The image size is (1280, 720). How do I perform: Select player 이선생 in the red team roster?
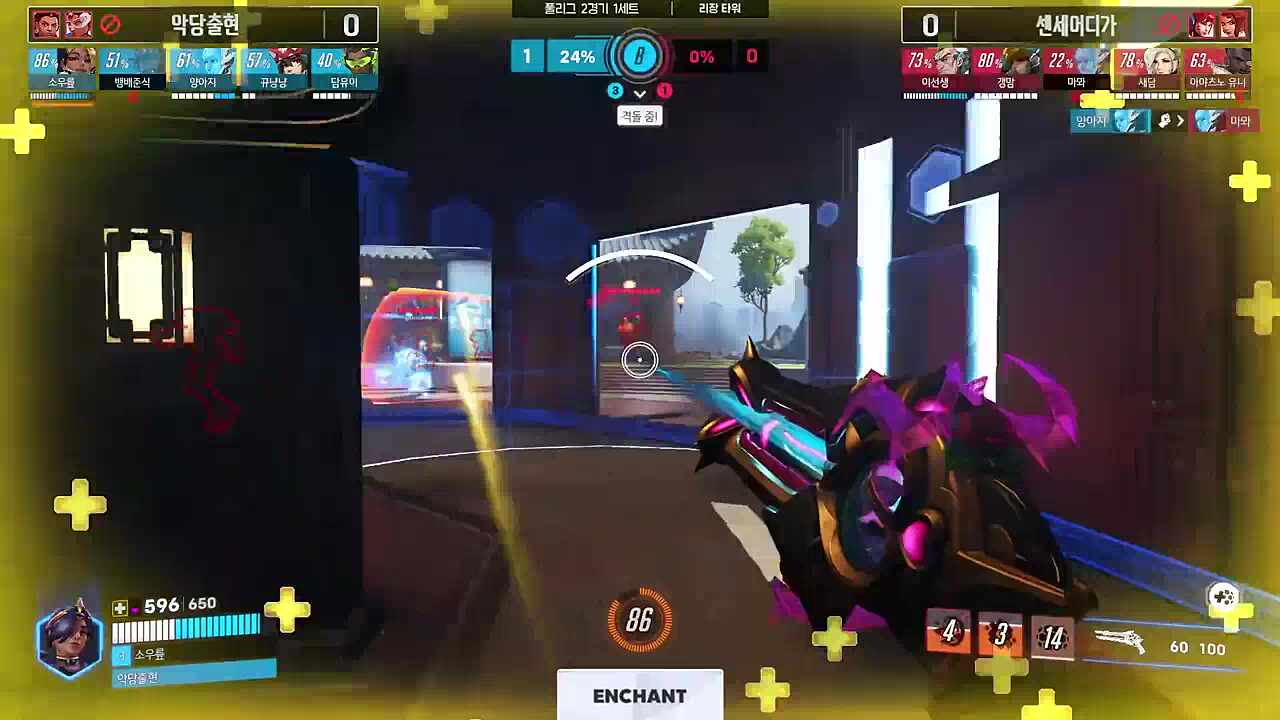[935, 69]
